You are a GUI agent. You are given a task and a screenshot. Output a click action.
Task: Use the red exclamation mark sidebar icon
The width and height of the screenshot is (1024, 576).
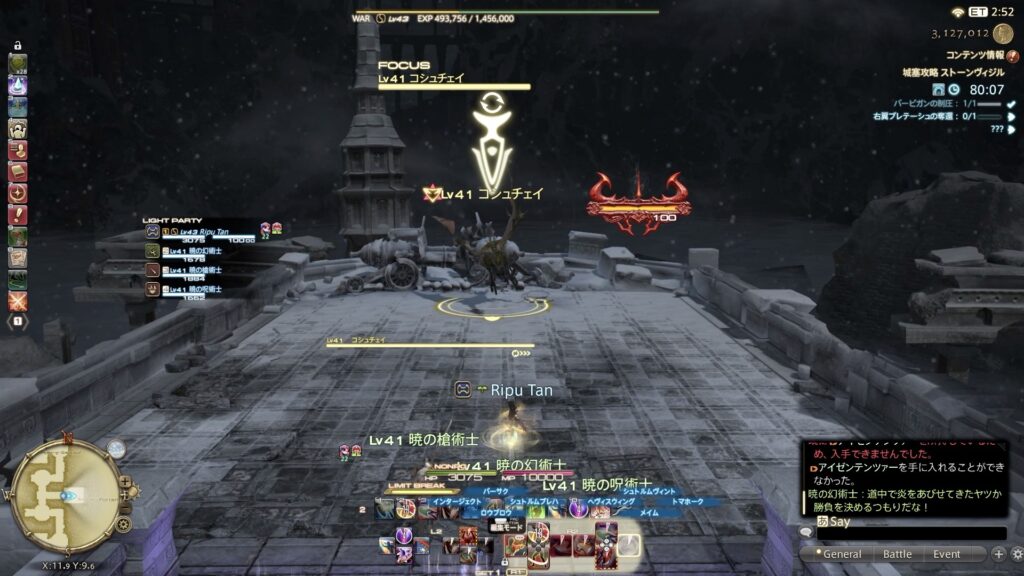17,215
